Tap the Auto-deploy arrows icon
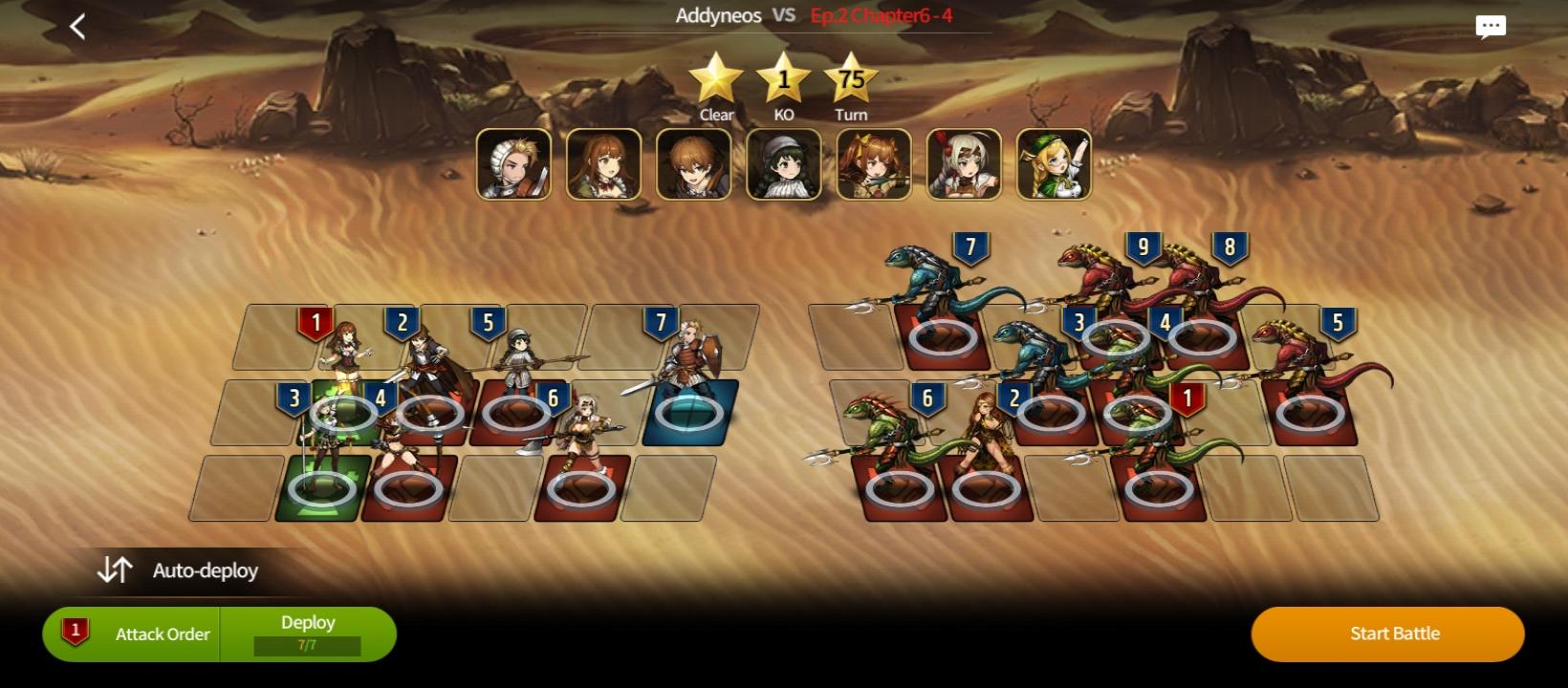 click(x=115, y=570)
